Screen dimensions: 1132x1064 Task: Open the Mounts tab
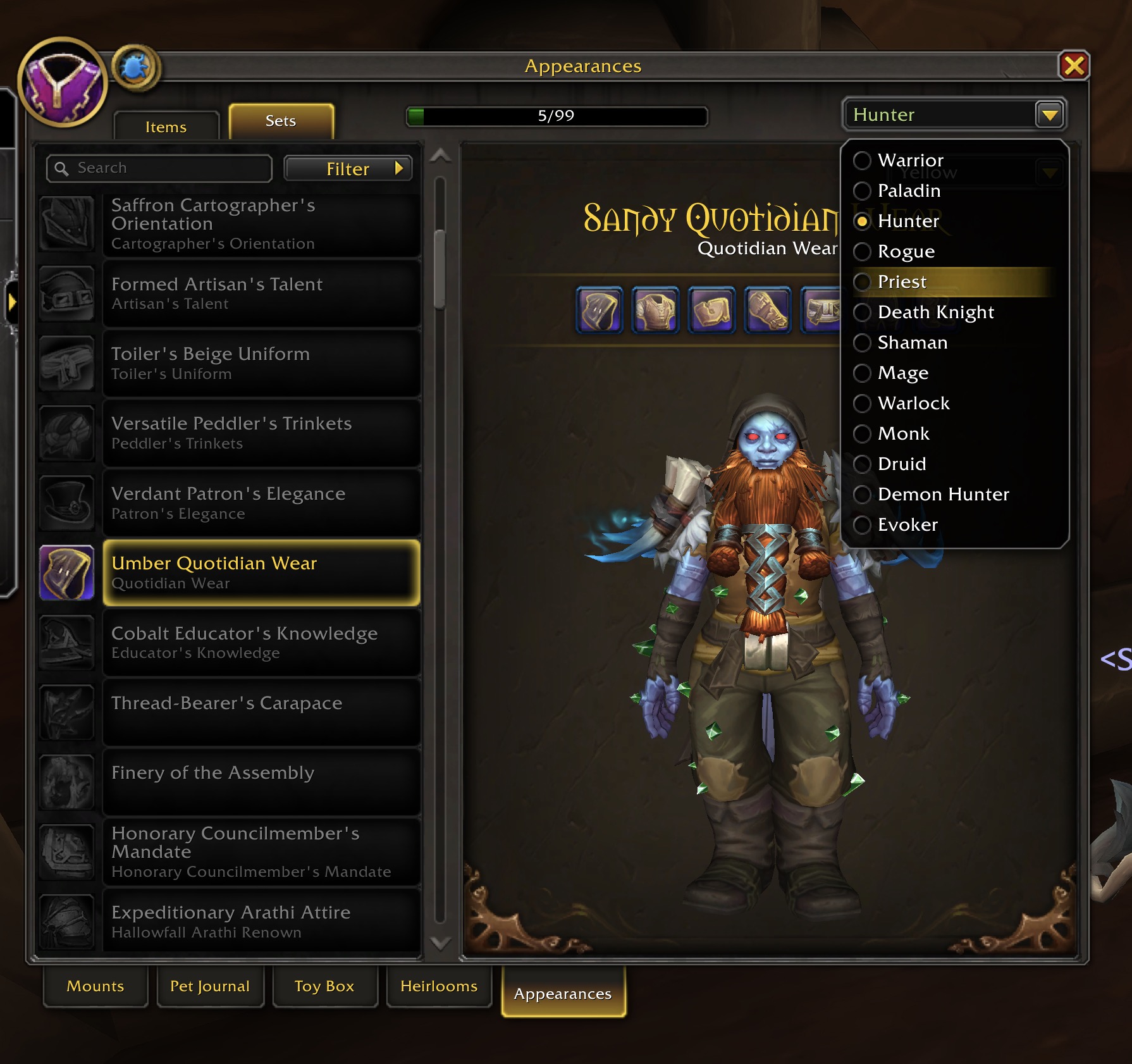[95, 986]
